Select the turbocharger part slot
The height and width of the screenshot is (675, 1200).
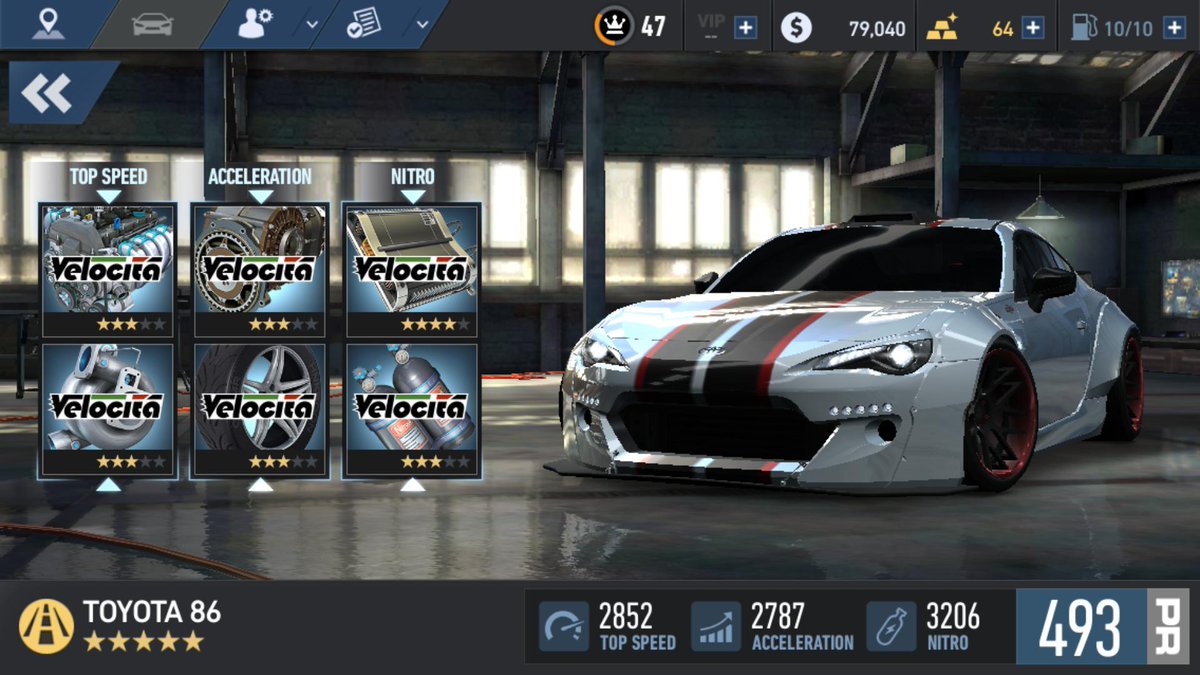pos(108,409)
